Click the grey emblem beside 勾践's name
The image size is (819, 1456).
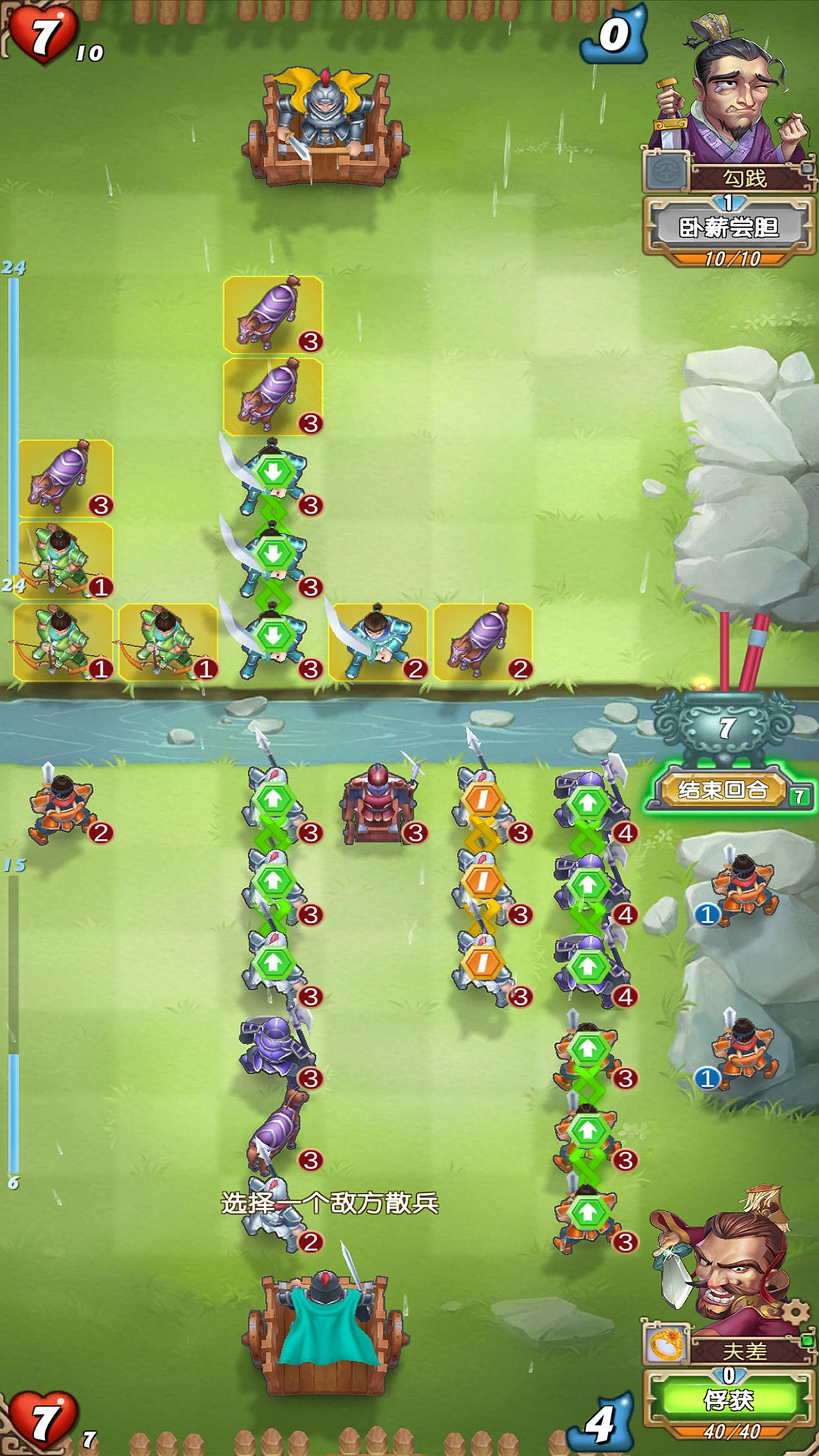[665, 171]
